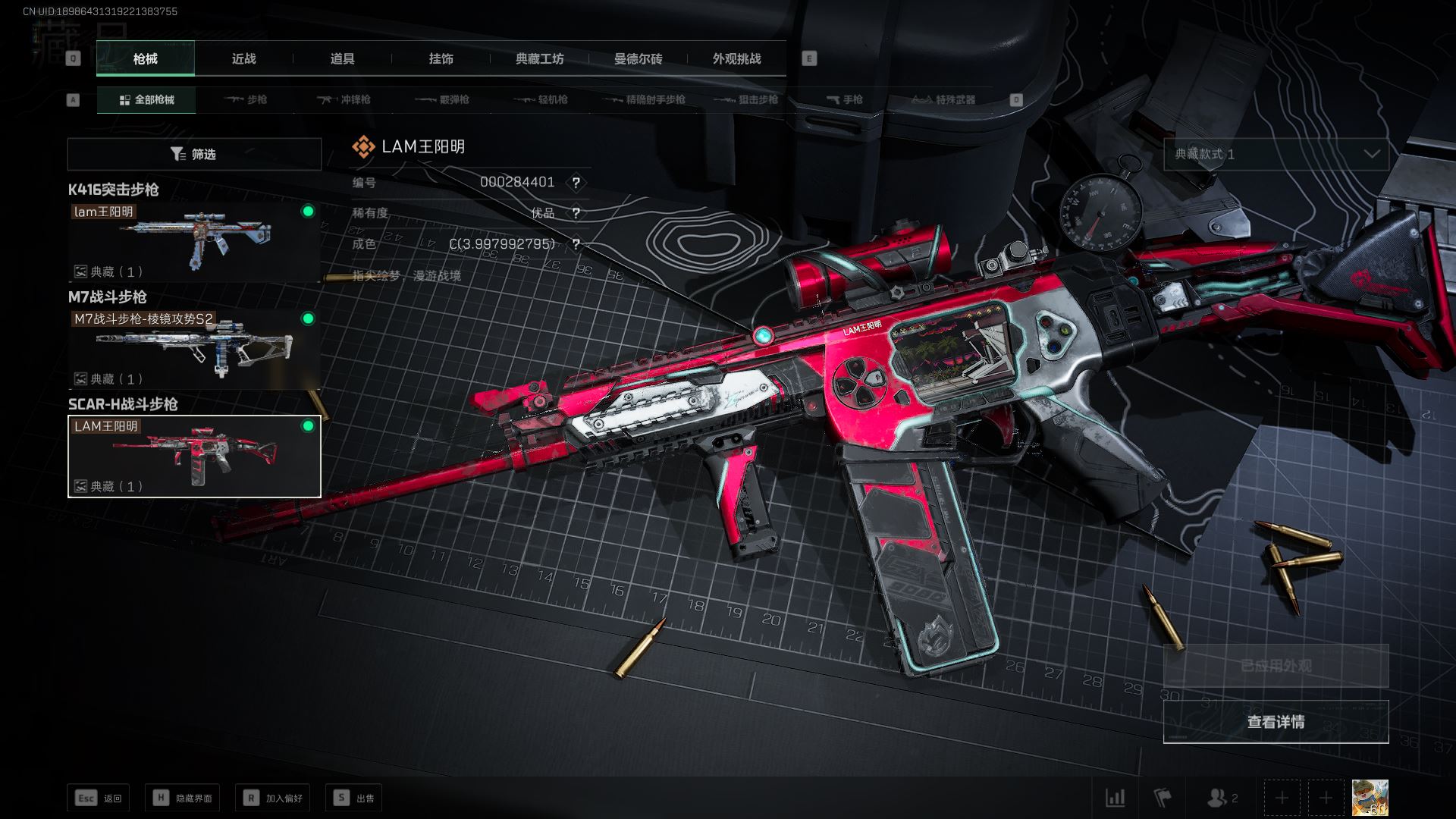This screenshot has height=819, width=1456.
Task: Open 查看详情 to view details
Action: (1276, 722)
